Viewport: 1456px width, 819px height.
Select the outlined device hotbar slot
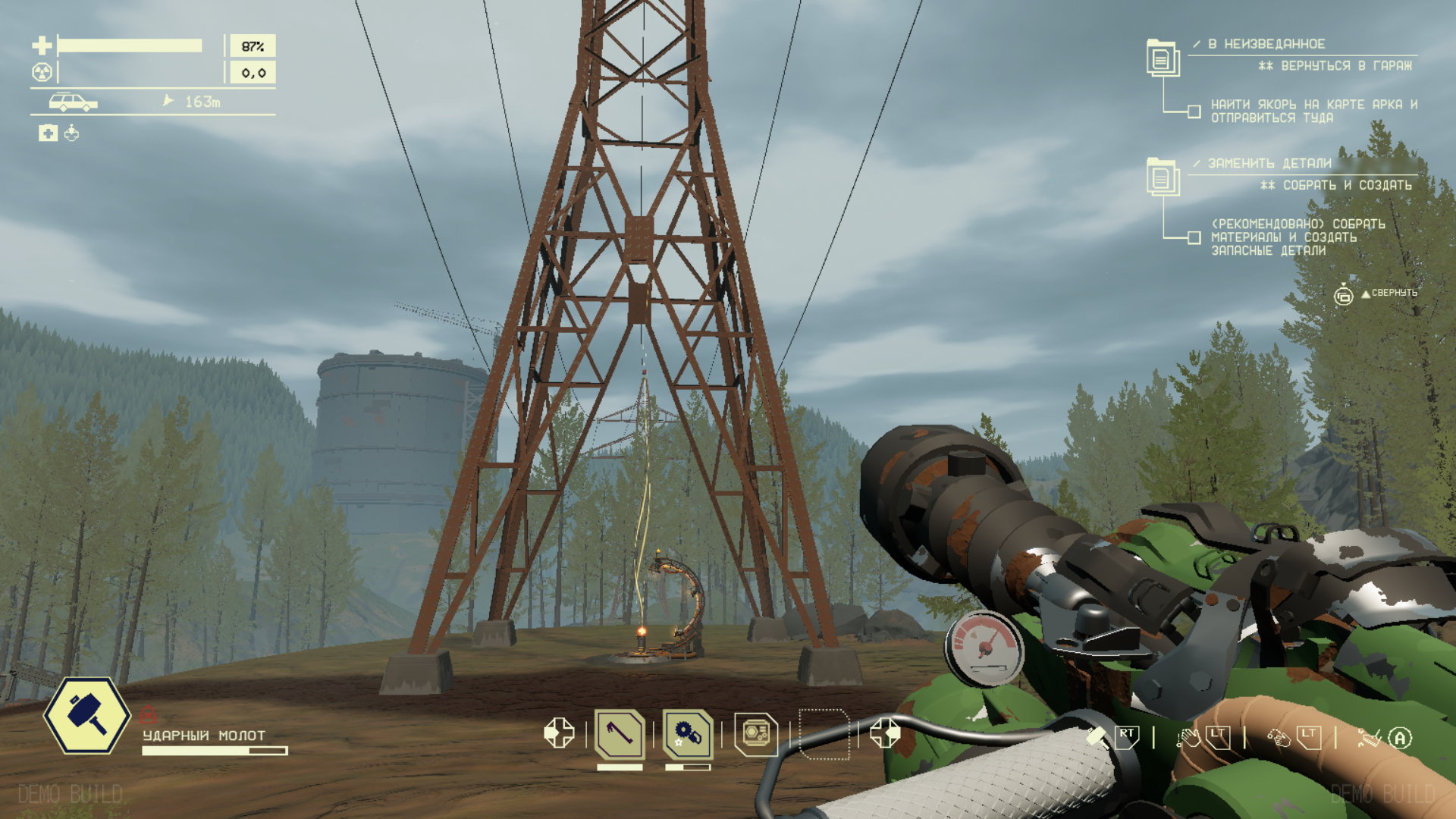[756, 734]
